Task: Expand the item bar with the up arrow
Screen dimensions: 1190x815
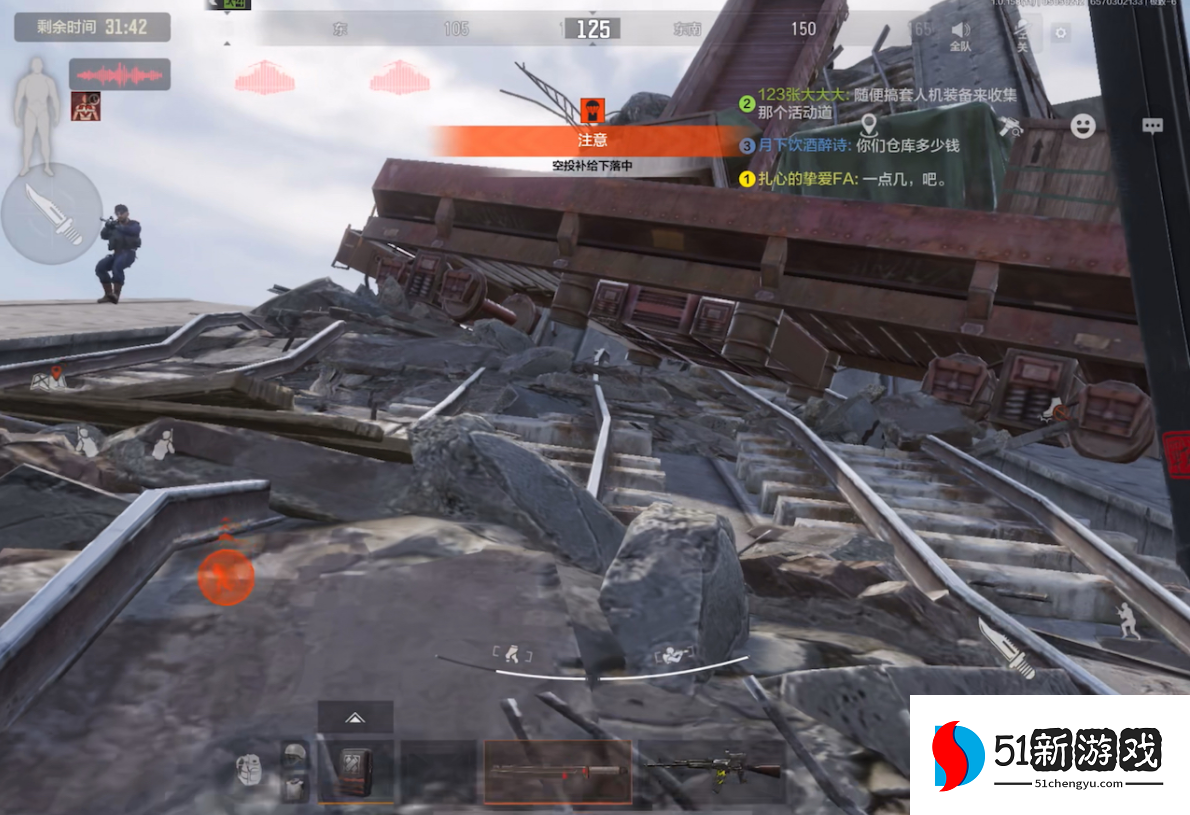Action: tap(354, 716)
